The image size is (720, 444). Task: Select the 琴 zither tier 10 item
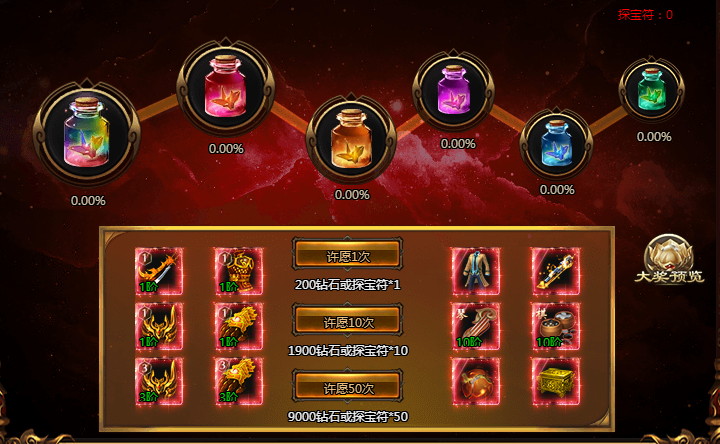click(475, 327)
